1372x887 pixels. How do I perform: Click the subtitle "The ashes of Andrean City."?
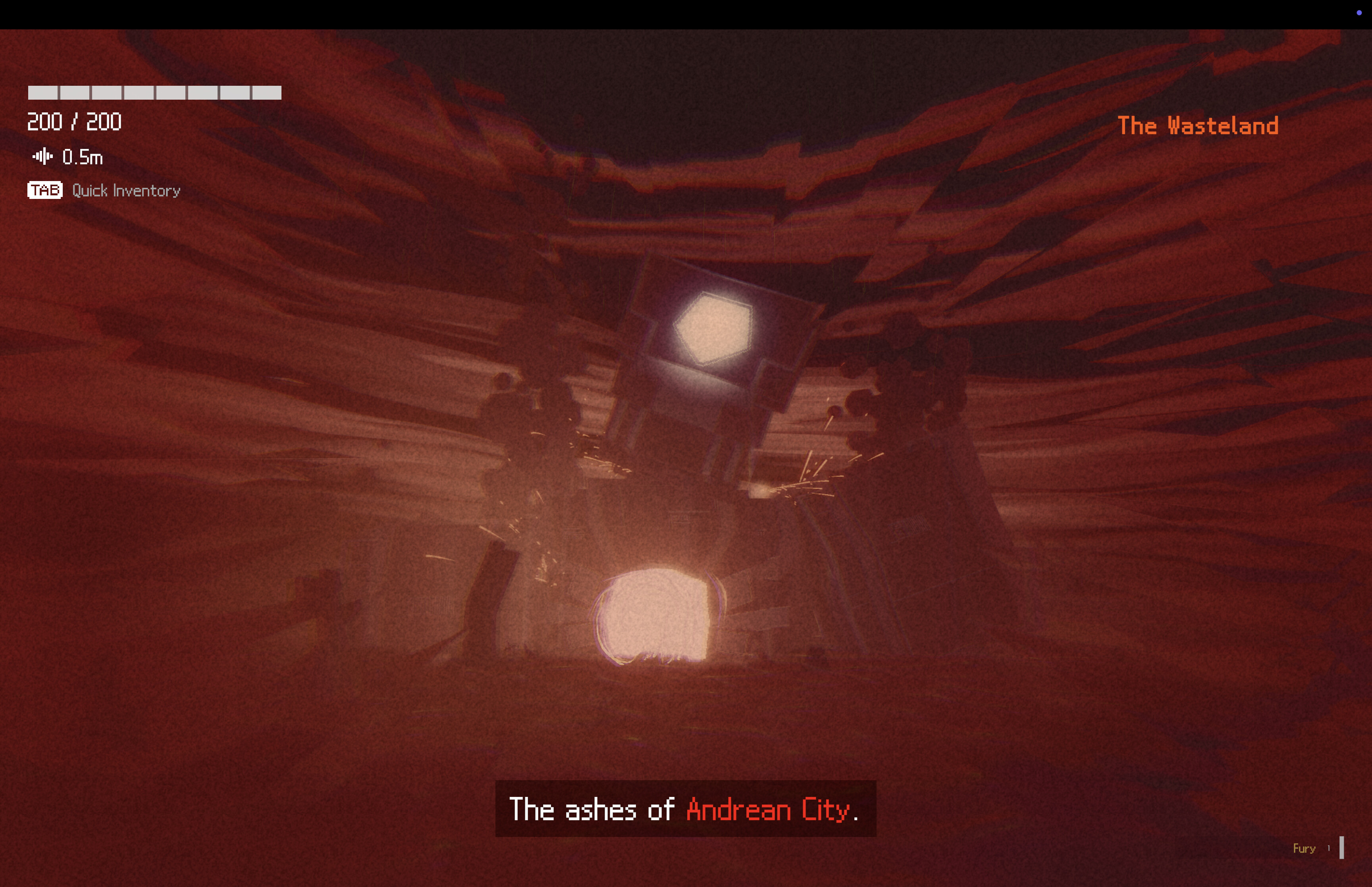685,810
